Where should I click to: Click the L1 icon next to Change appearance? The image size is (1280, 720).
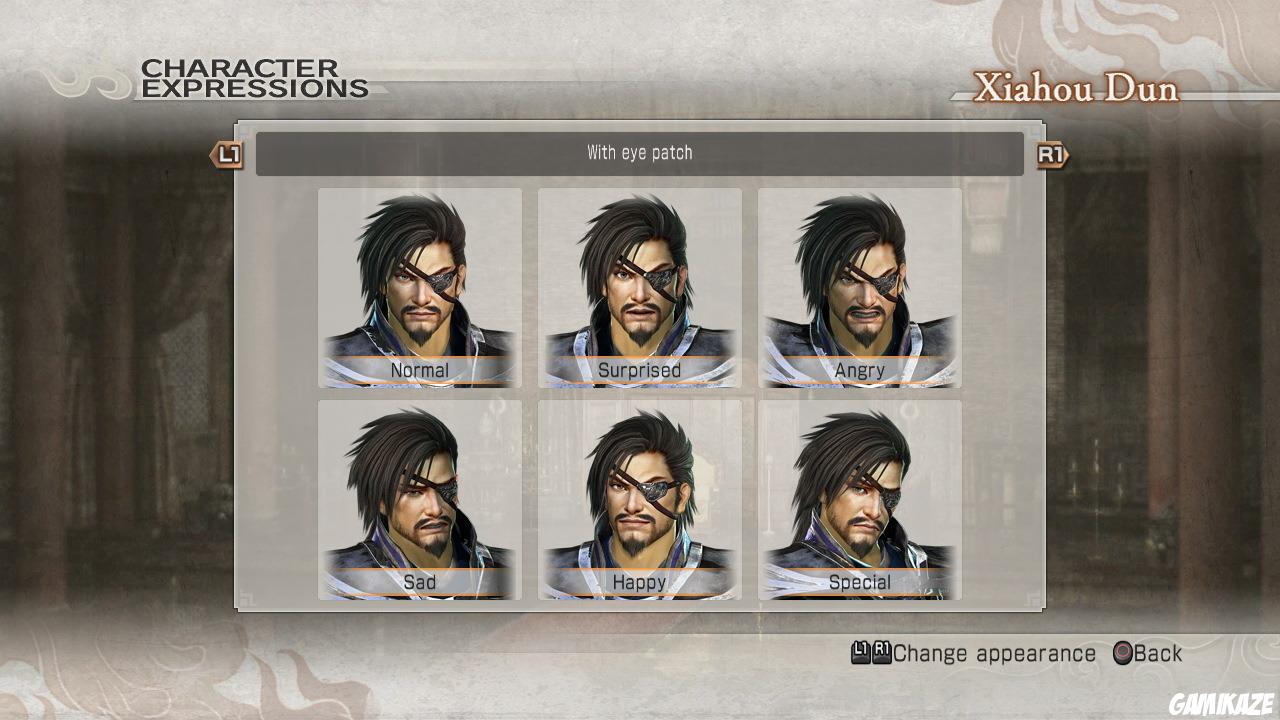(x=860, y=653)
